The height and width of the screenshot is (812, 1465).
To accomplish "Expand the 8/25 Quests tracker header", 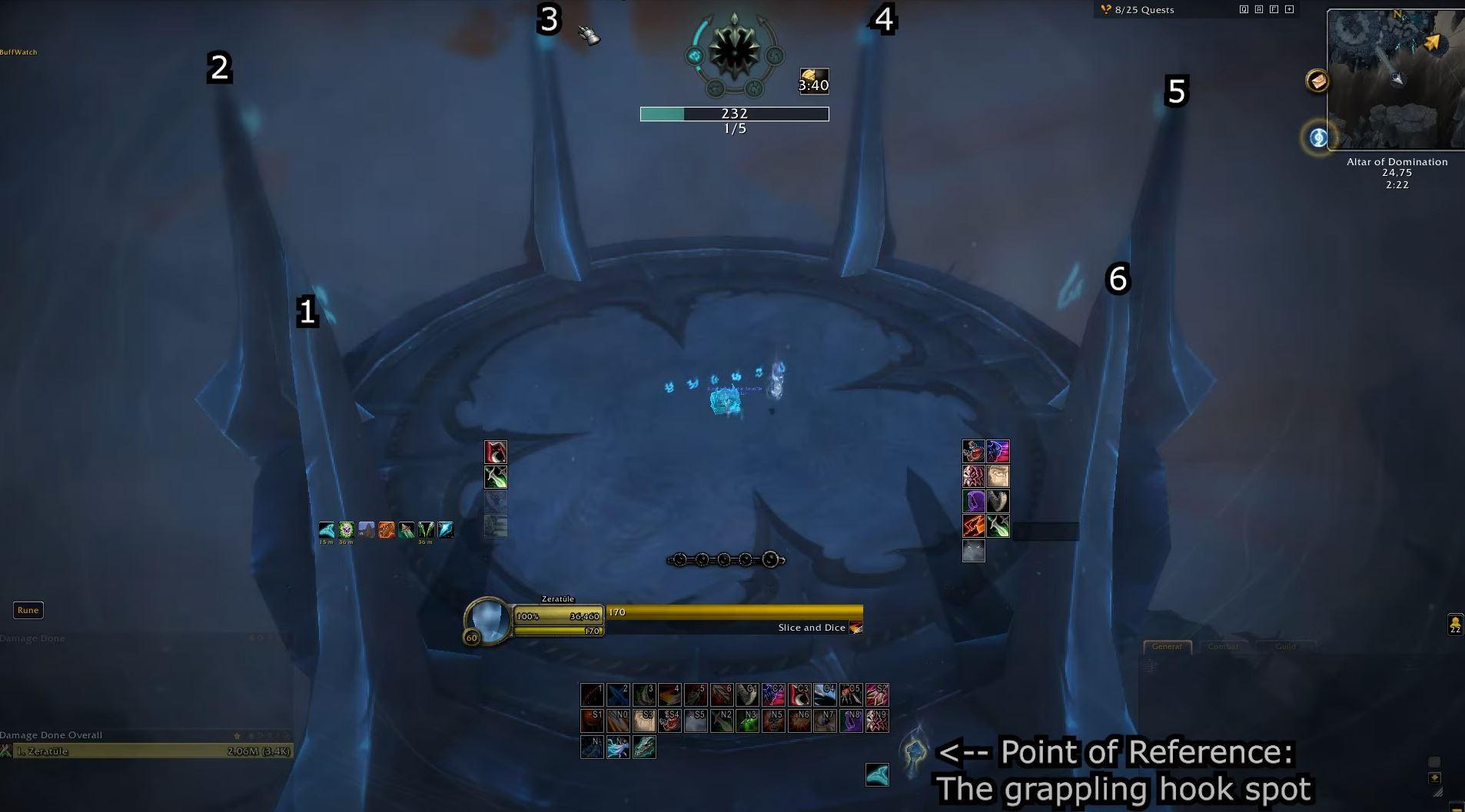I will click(1144, 10).
